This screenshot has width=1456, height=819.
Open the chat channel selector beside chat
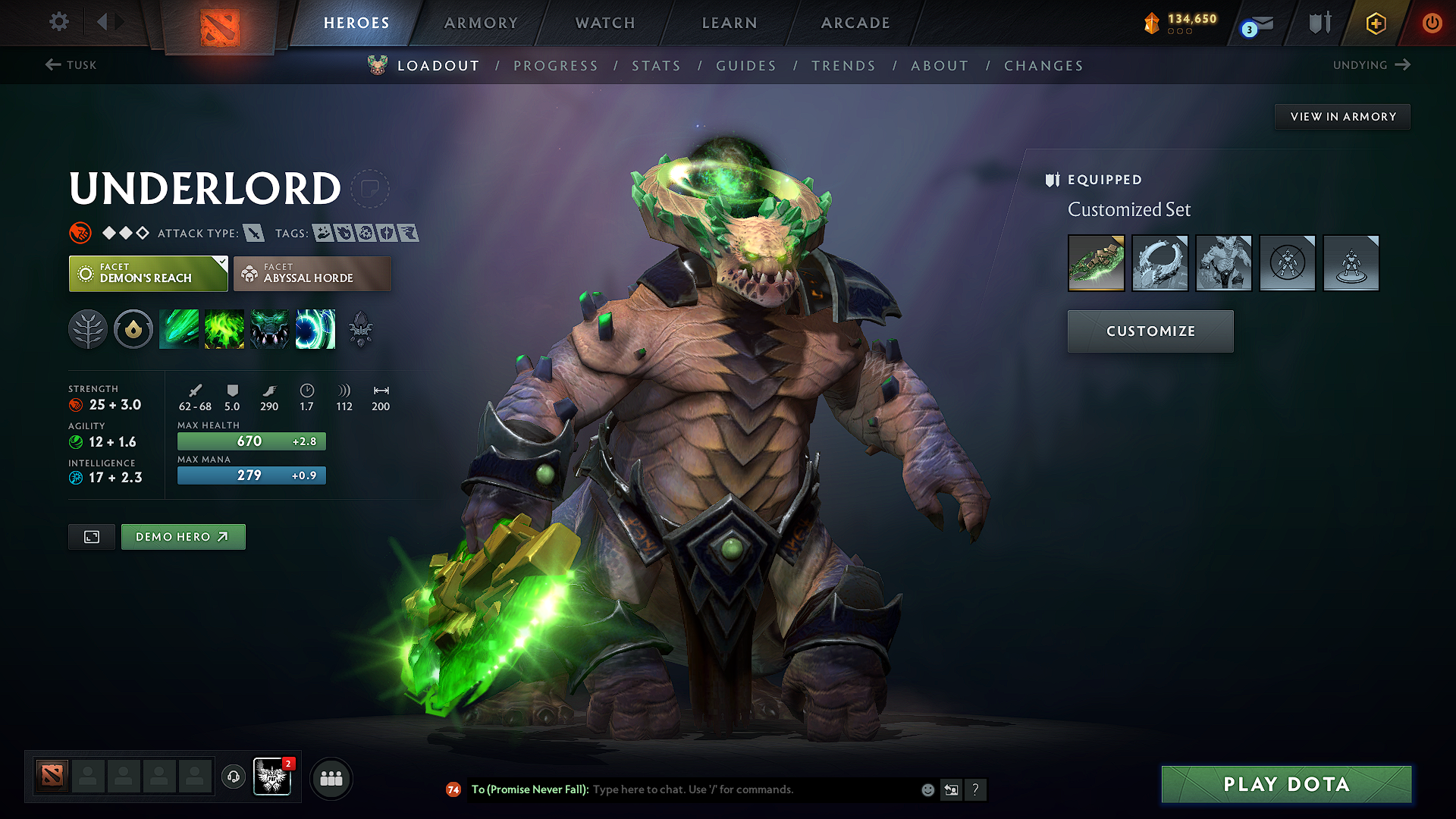[x=951, y=789]
